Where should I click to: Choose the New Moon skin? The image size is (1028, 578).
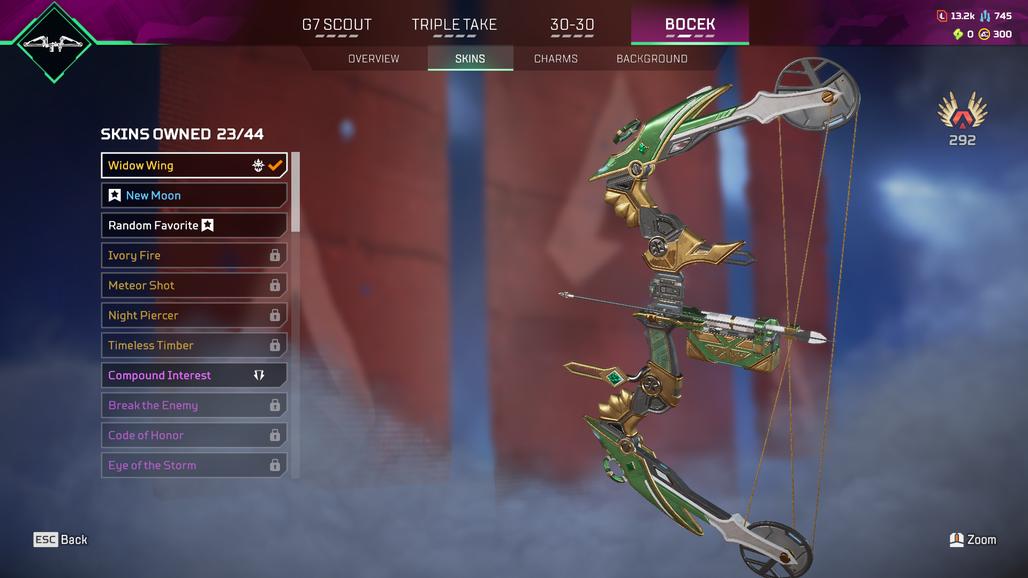[x=194, y=195]
